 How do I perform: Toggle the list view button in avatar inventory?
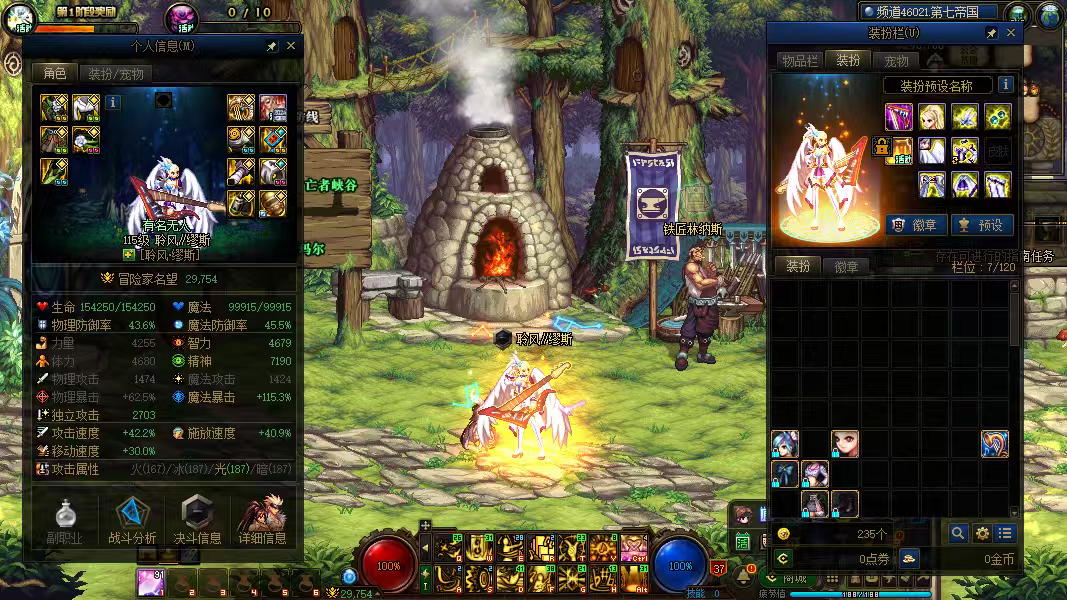1005,534
